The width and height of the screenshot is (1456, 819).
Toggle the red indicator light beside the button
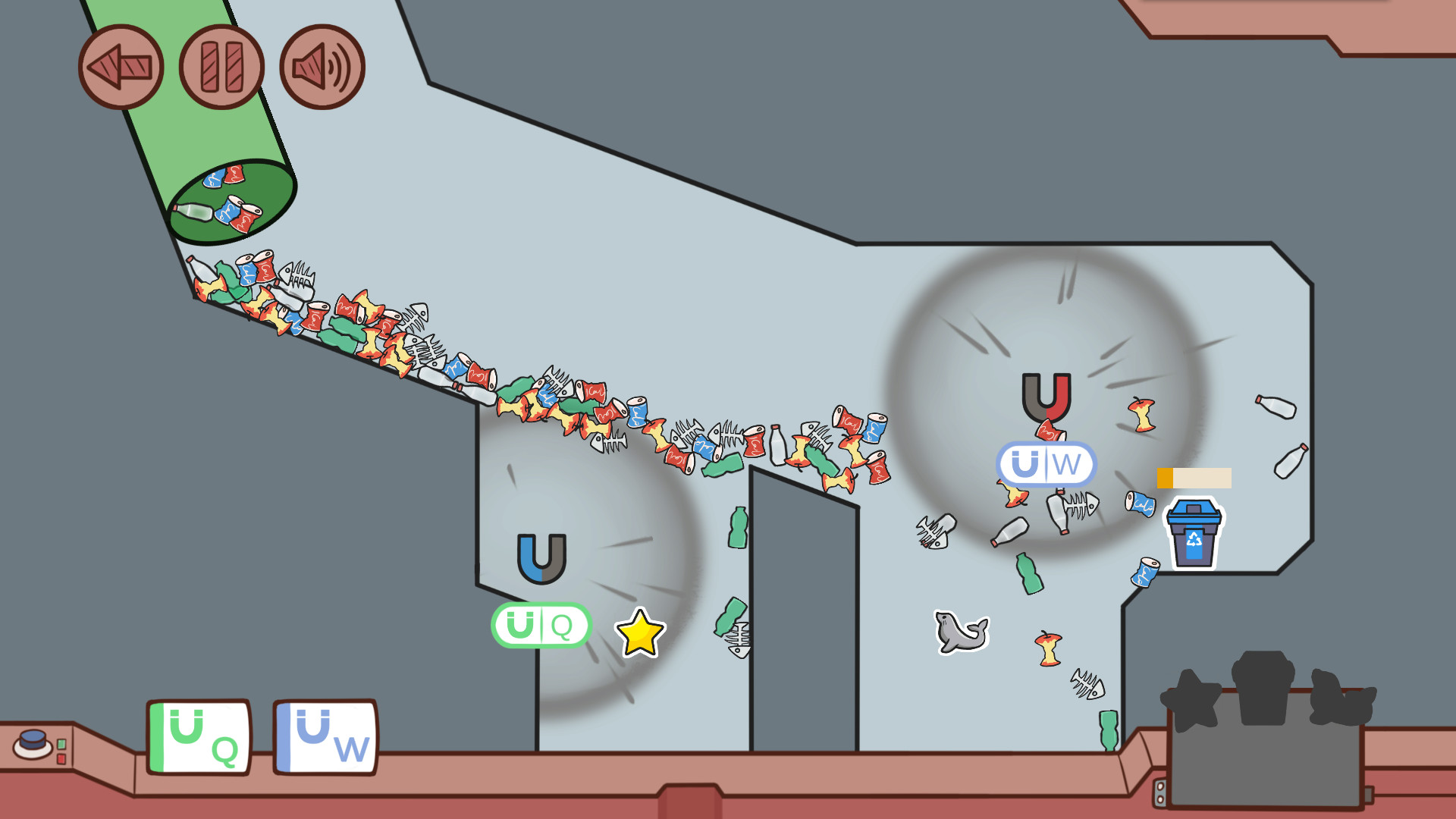(x=61, y=760)
